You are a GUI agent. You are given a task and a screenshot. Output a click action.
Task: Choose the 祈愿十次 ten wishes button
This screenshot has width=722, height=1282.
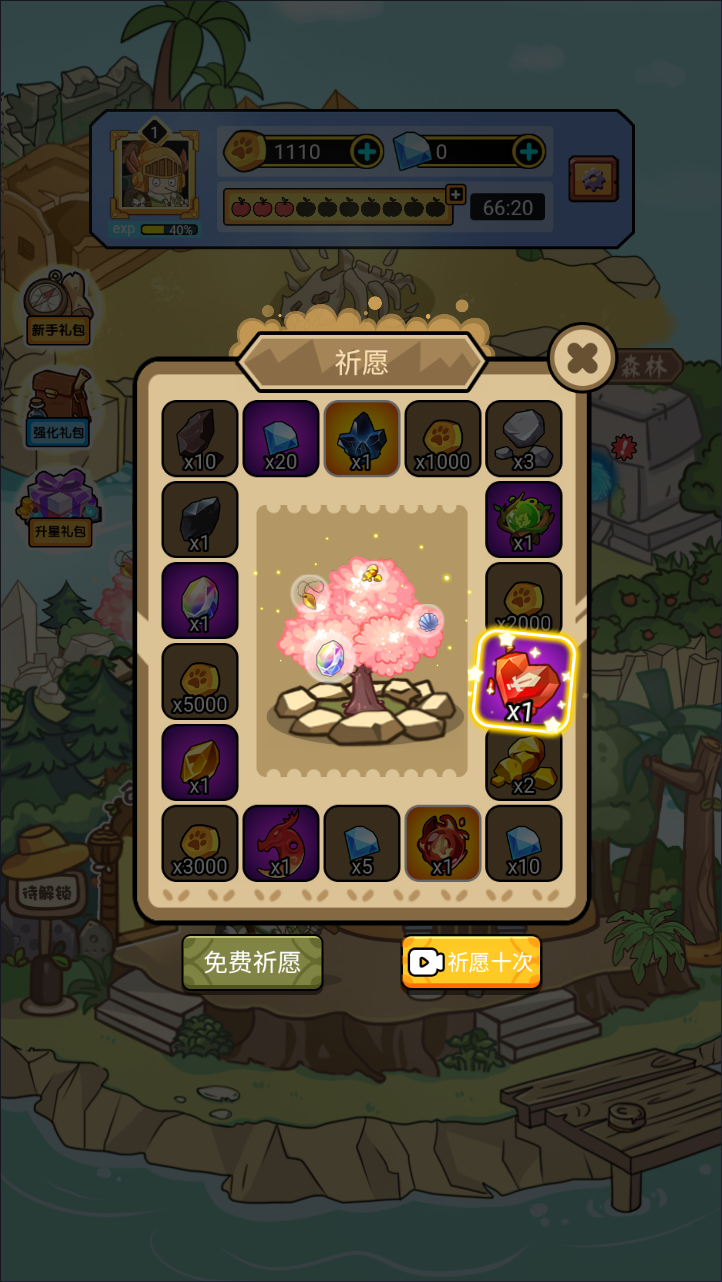point(471,962)
